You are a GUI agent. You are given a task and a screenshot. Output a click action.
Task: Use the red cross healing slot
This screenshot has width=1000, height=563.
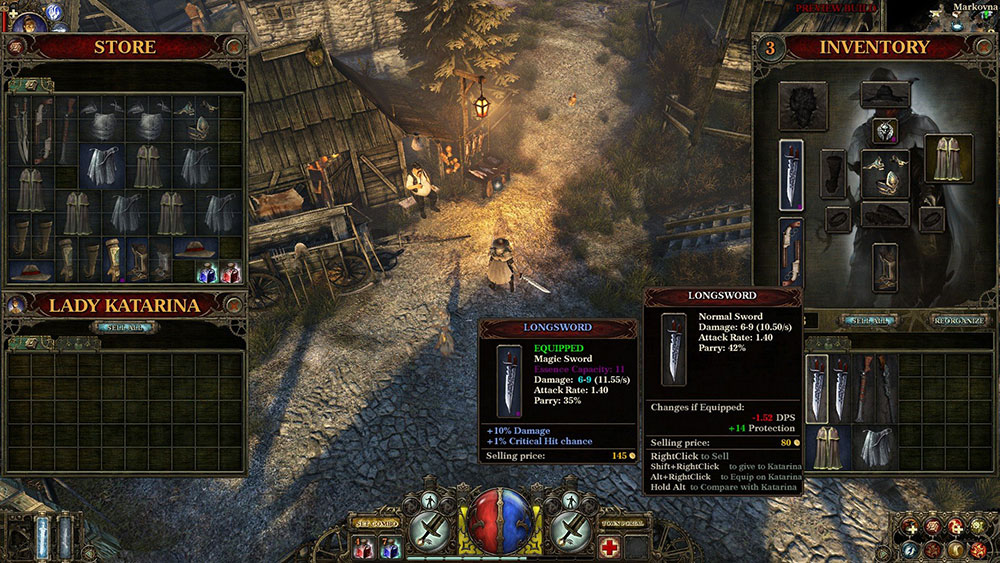(x=609, y=546)
